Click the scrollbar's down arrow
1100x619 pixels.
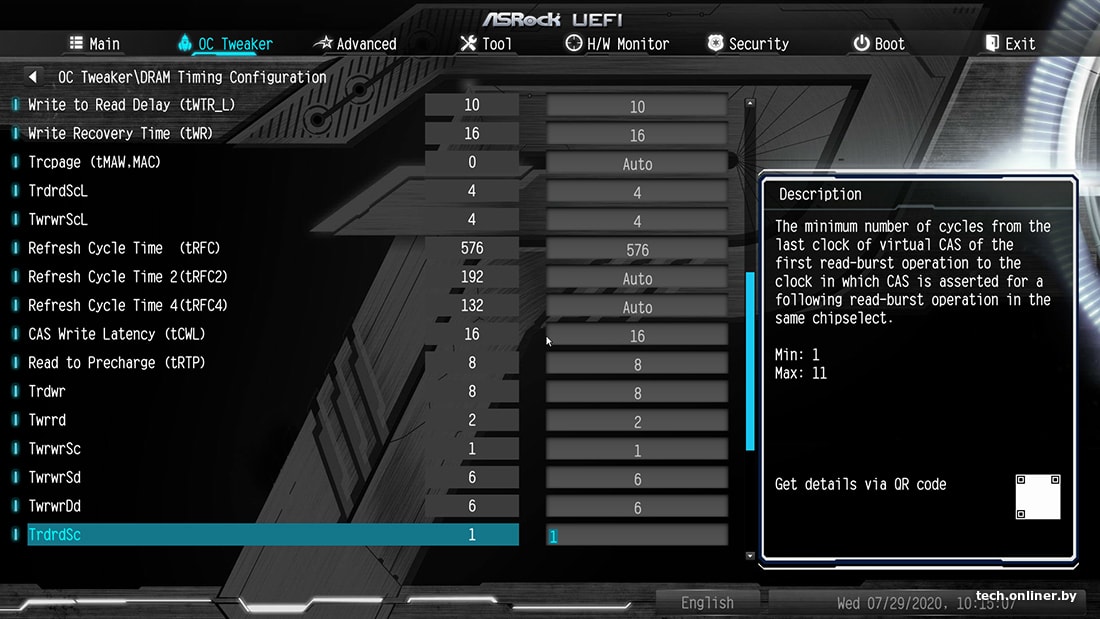coord(750,555)
